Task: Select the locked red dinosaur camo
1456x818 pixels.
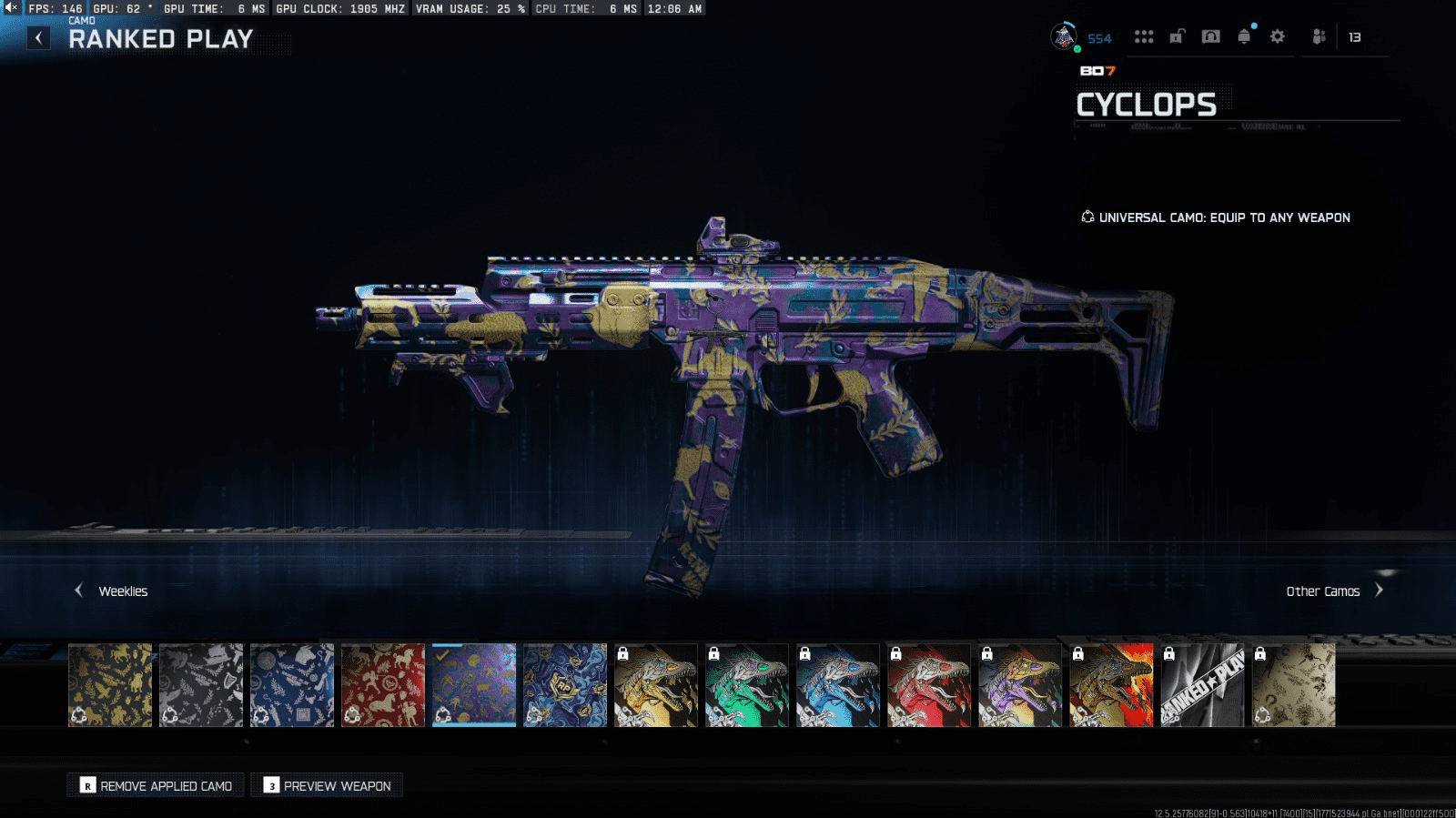Action: 929,685
